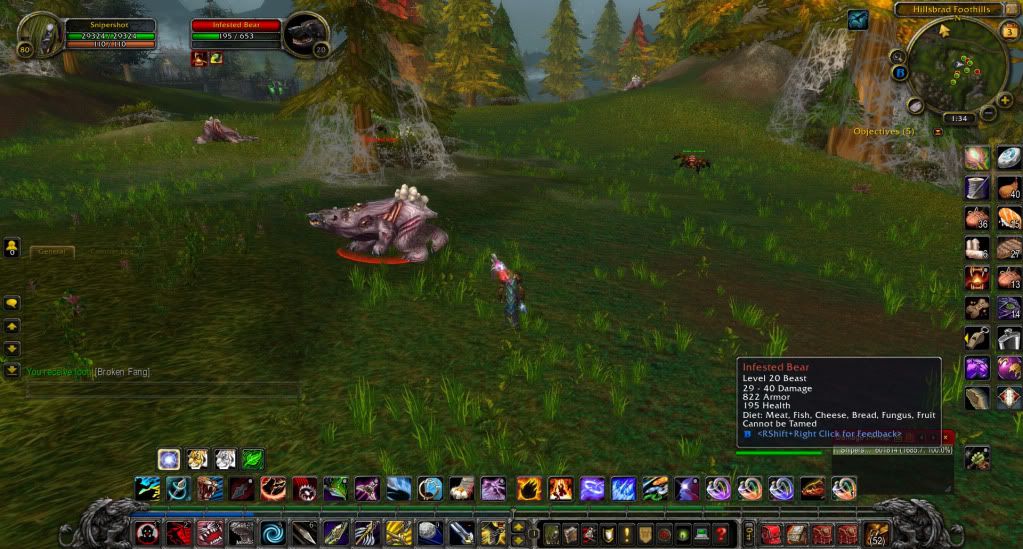This screenshot has height=549, width=1023.
Task: Activate the green leaf aspect button
Action: click(x=252, y=459)
